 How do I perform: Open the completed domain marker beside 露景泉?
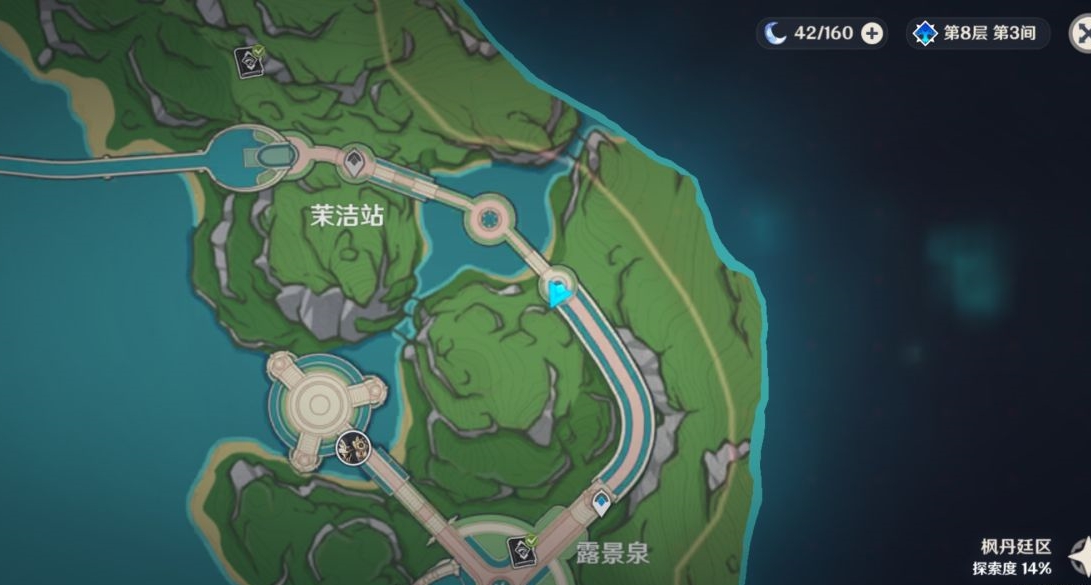point(519,548)
